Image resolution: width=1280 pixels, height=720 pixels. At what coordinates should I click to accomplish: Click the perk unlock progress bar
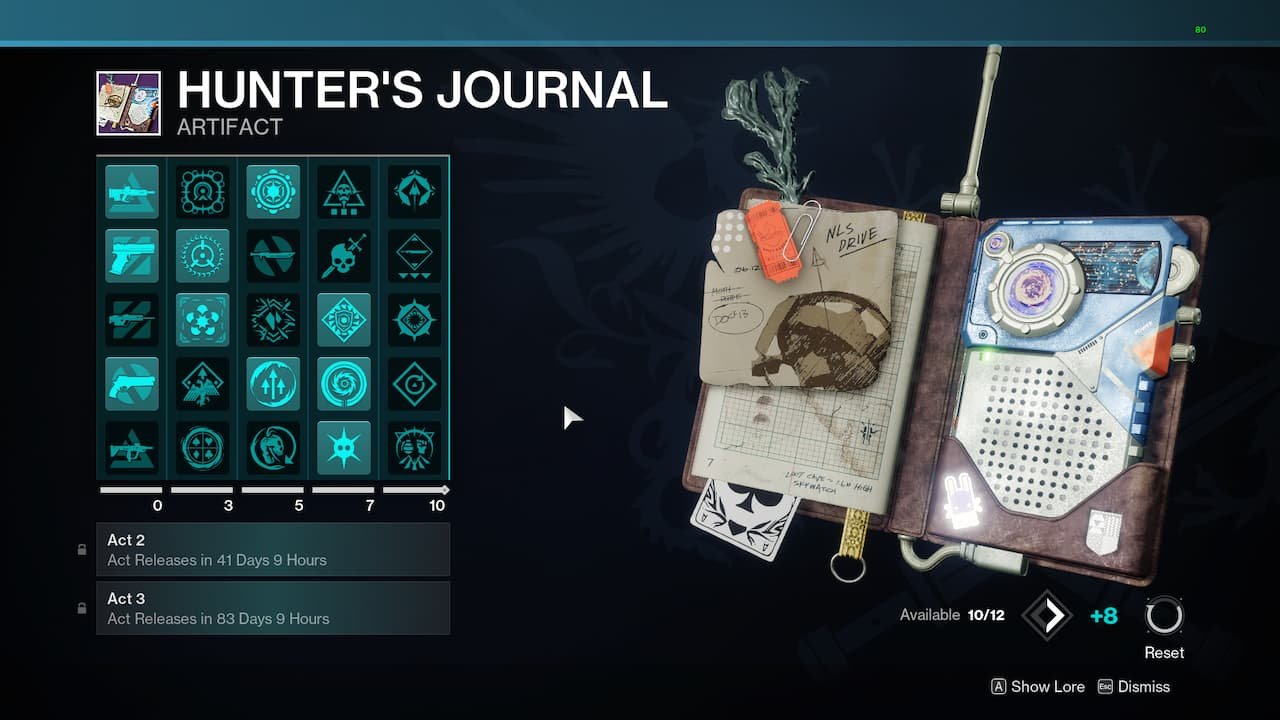[272, 489]
